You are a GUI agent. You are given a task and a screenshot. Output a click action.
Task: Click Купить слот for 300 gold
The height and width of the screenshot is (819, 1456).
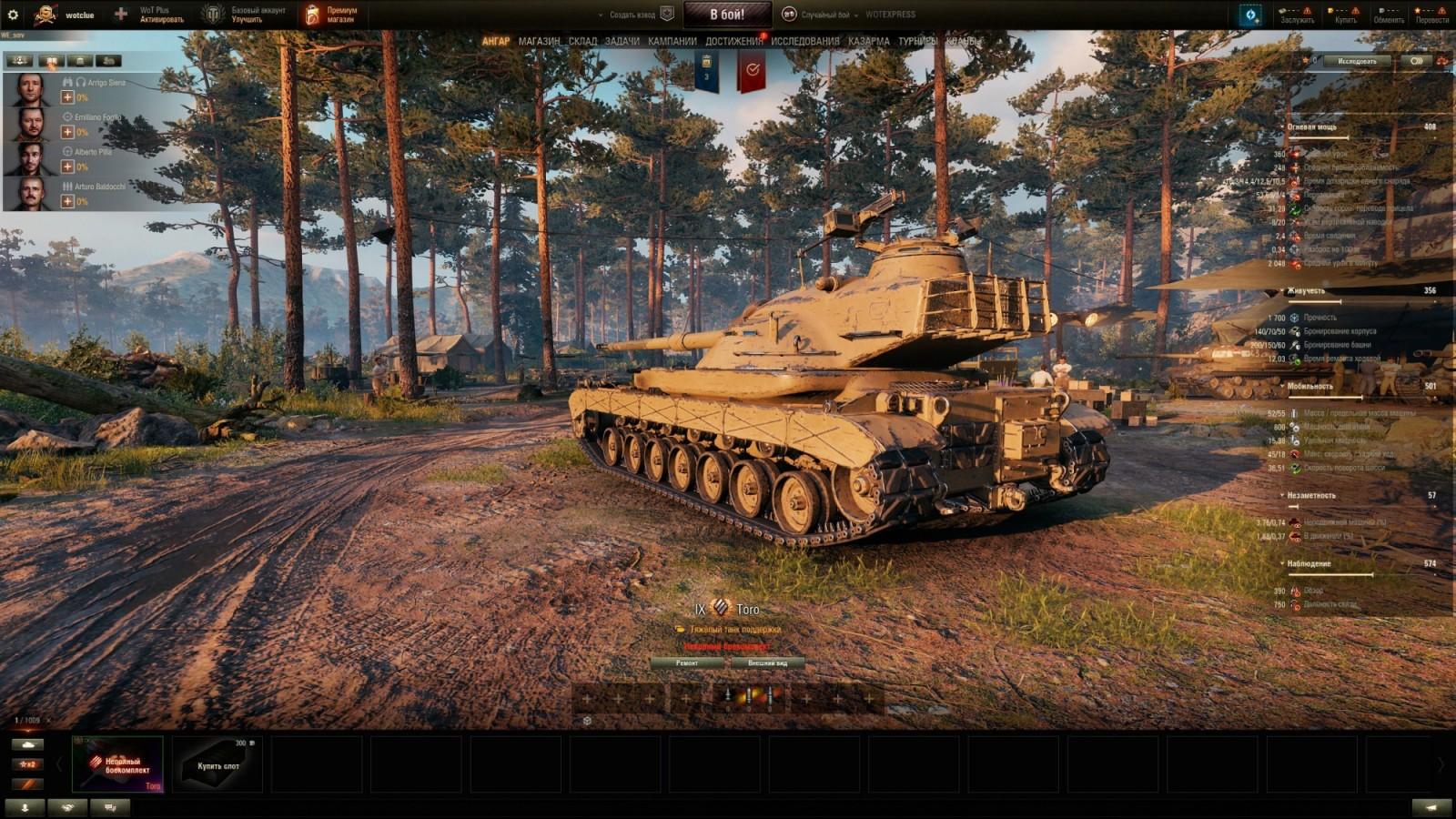(218, 764)
